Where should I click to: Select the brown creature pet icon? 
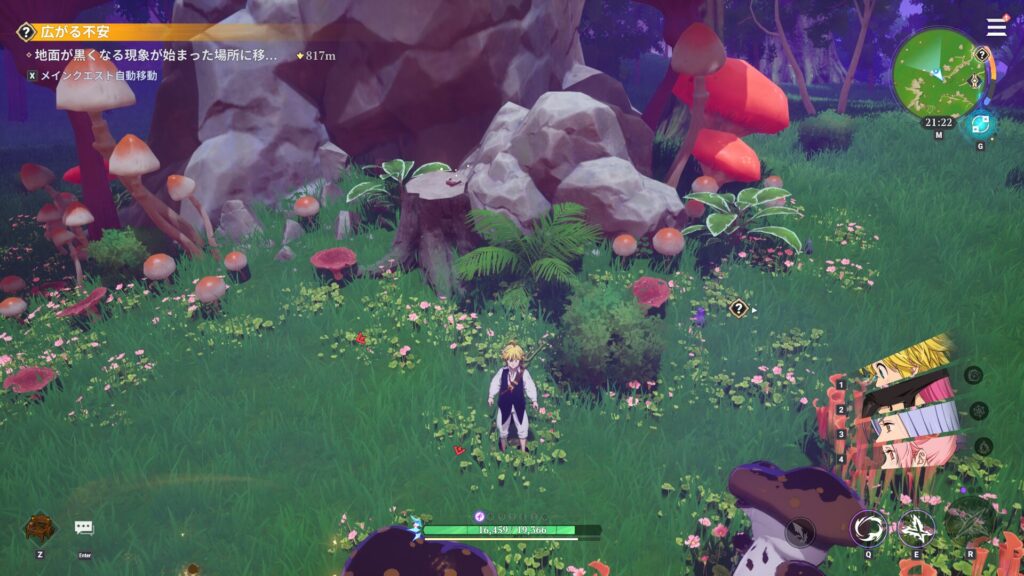39,527
